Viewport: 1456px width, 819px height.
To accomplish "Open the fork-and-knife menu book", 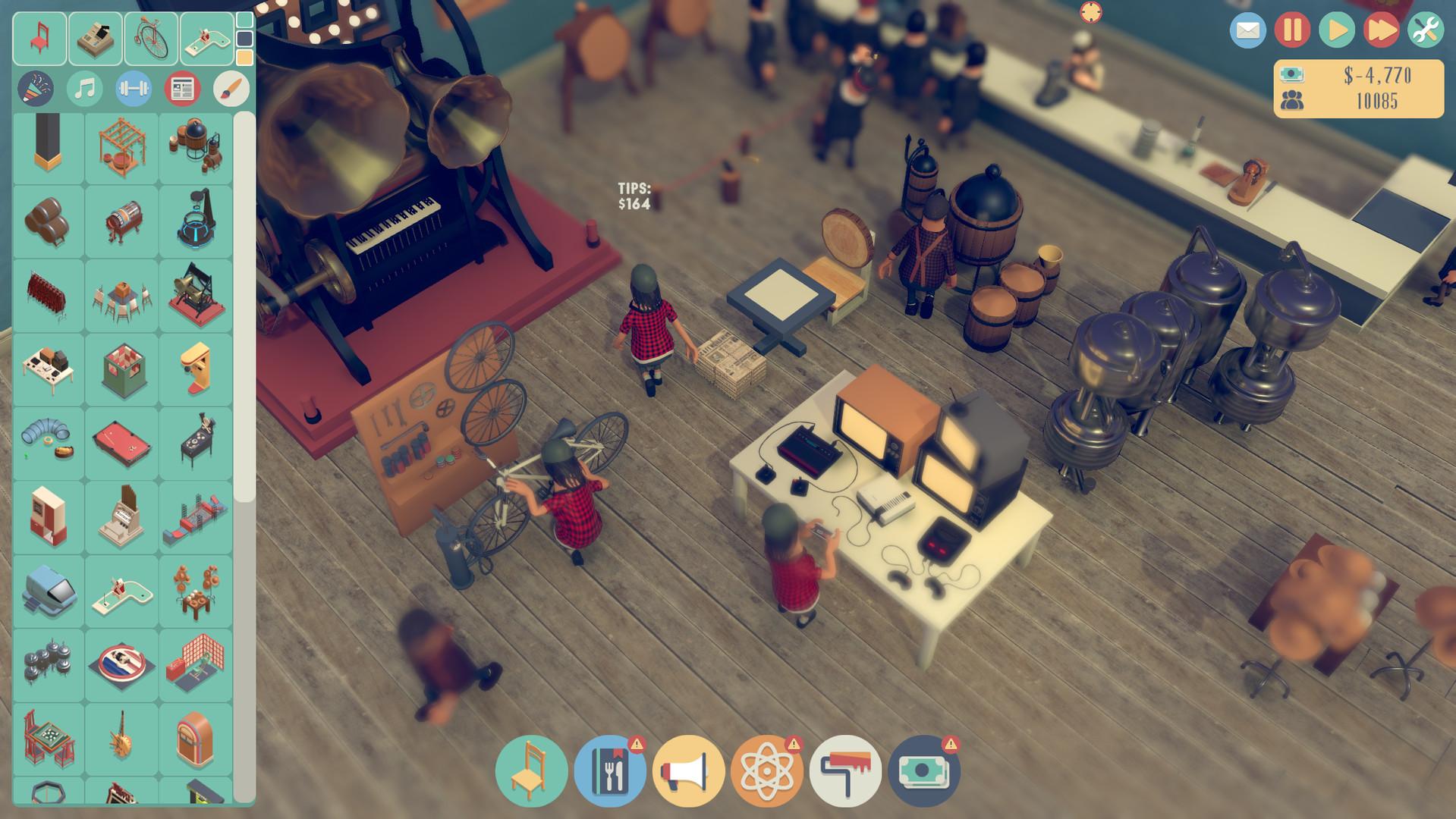I will pos(612,769).
